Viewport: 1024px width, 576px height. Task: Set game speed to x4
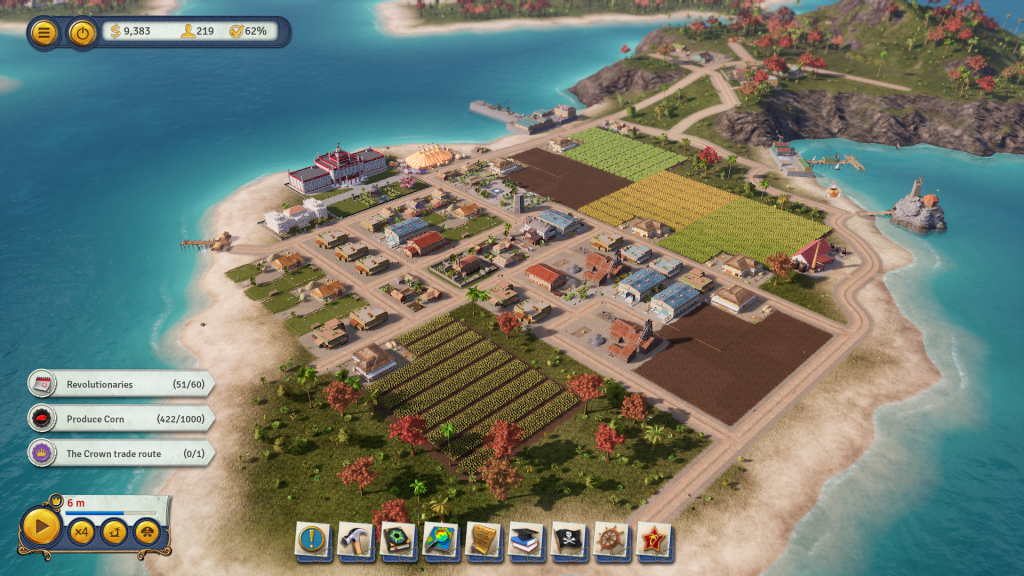[x=81, y=532]
